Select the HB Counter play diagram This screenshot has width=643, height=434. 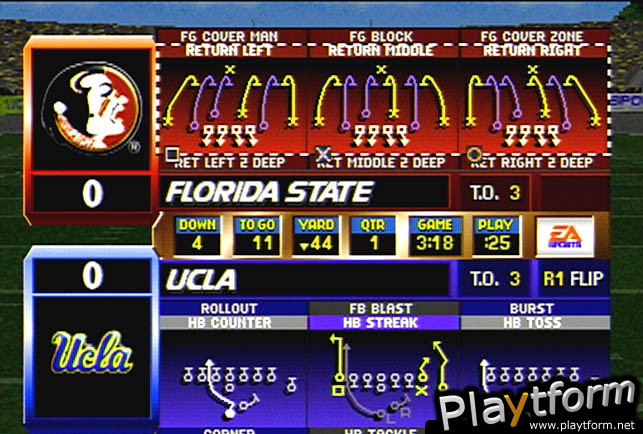pos(234,375)
